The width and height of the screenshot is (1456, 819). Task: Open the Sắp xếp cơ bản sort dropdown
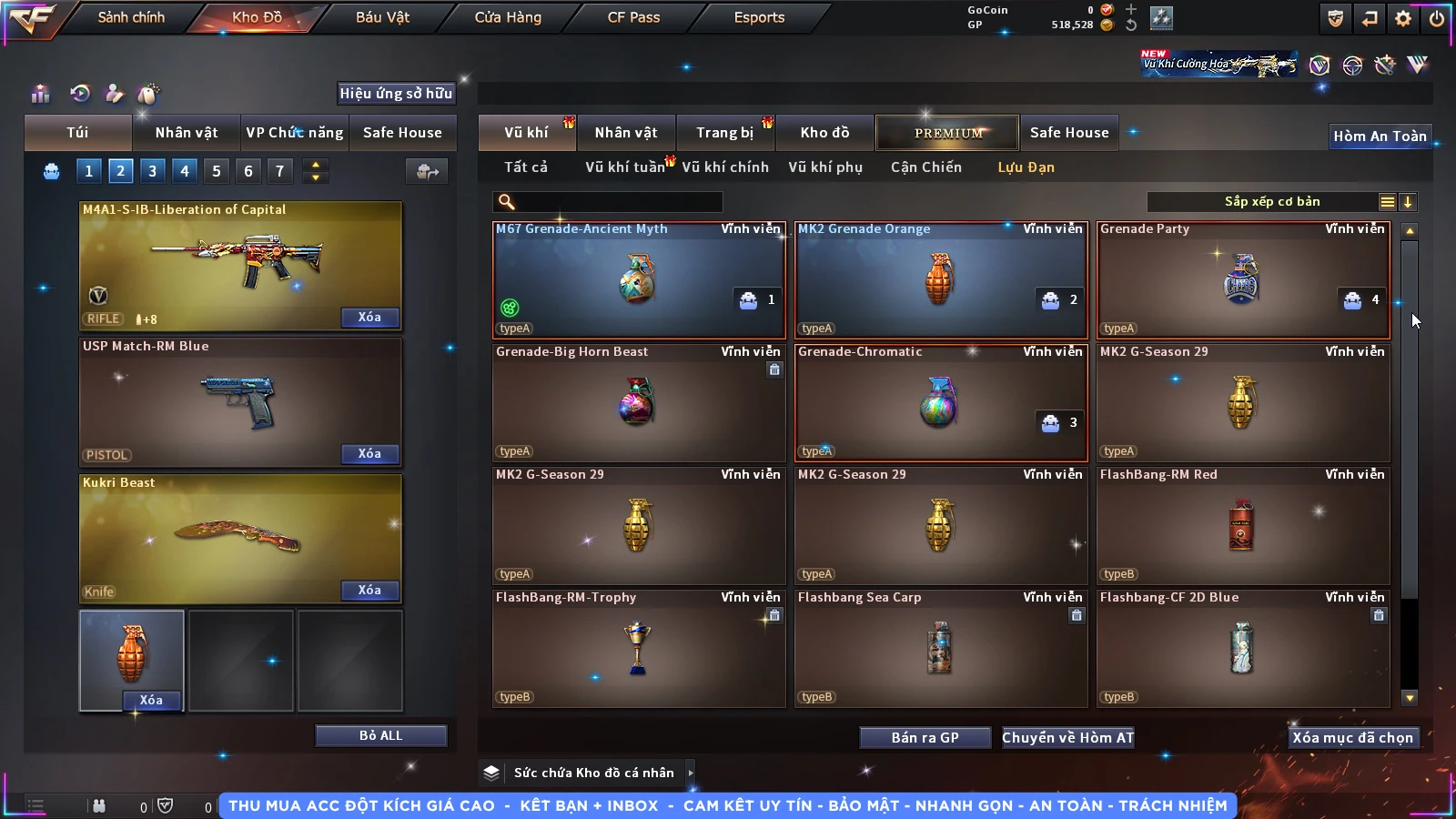coord(1272,202)
